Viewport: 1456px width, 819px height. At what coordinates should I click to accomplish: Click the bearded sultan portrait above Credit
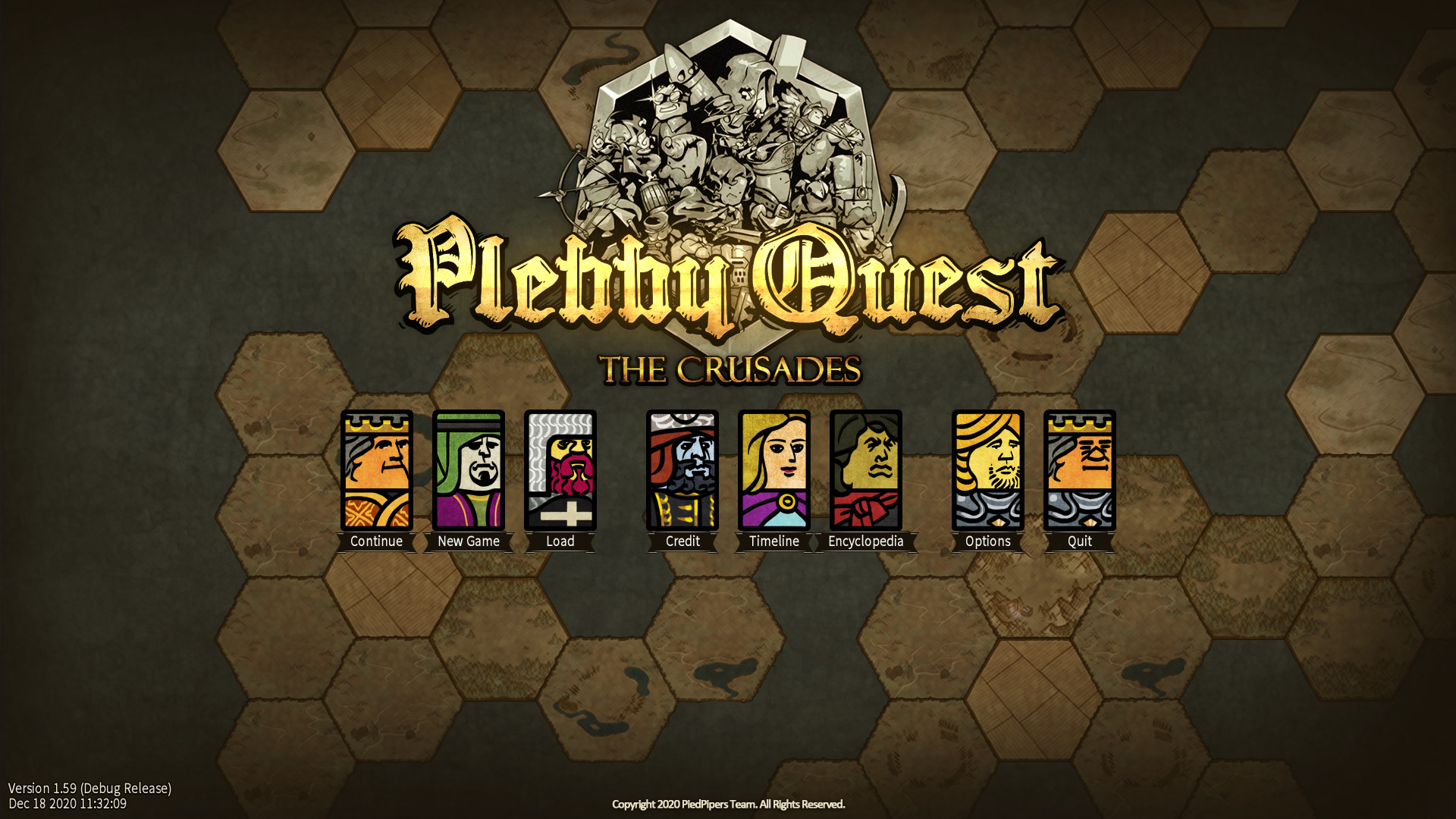click(682, 469)
